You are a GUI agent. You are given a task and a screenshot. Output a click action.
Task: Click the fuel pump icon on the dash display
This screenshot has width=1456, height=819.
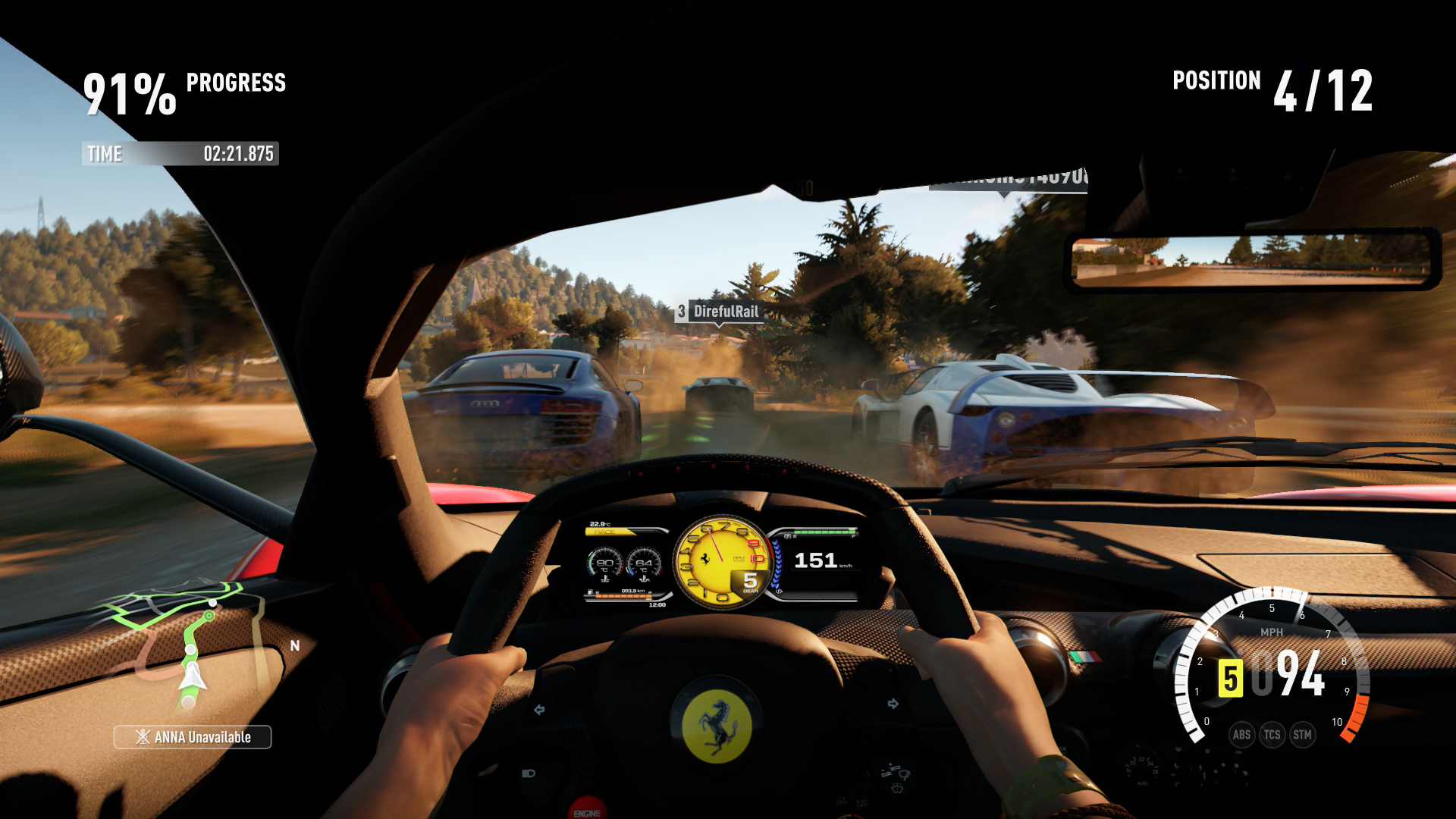coord(590,591)
